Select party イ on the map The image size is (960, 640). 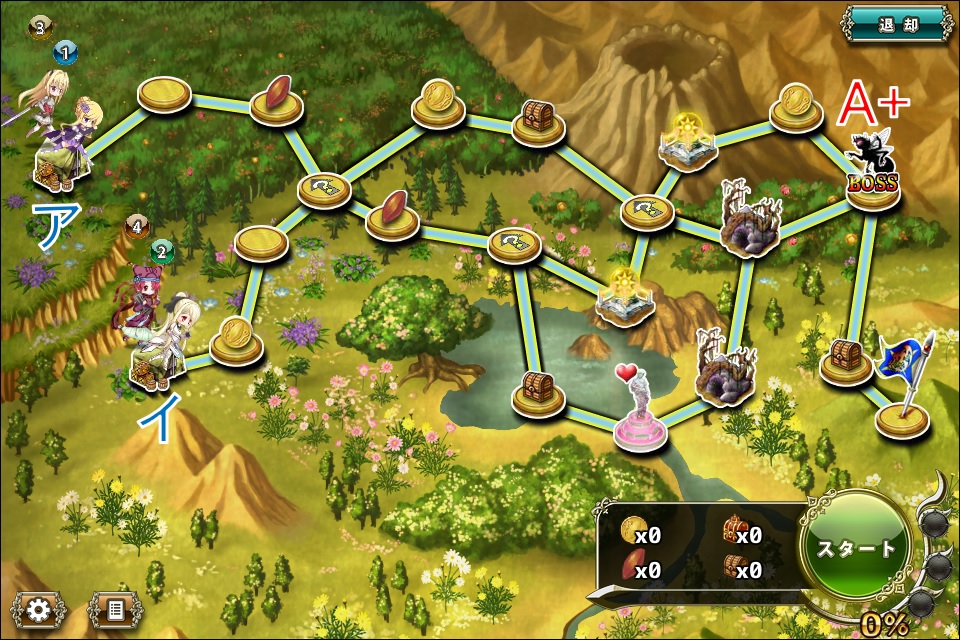point(160,340)
